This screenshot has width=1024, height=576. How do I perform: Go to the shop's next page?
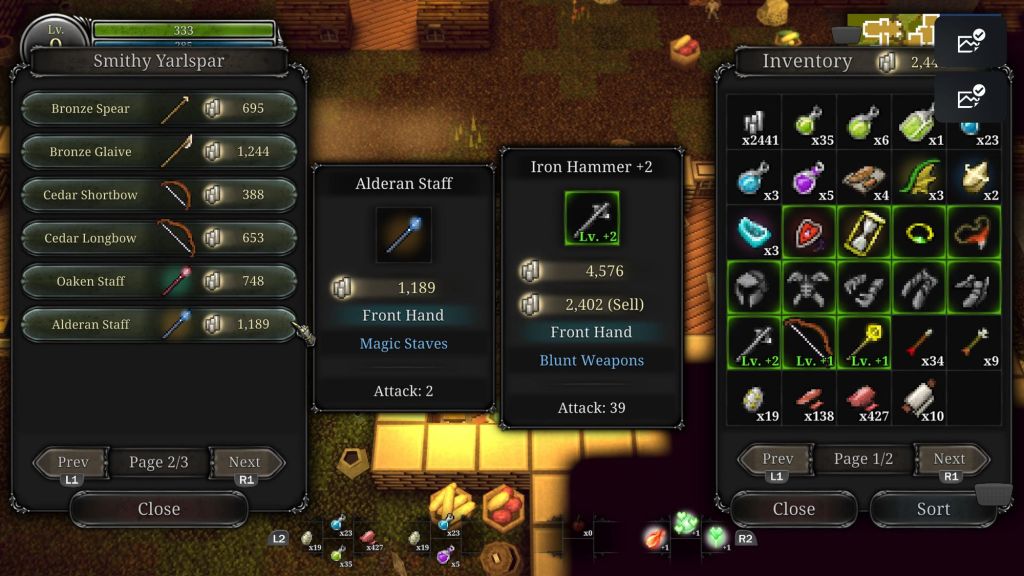[245, 463]
